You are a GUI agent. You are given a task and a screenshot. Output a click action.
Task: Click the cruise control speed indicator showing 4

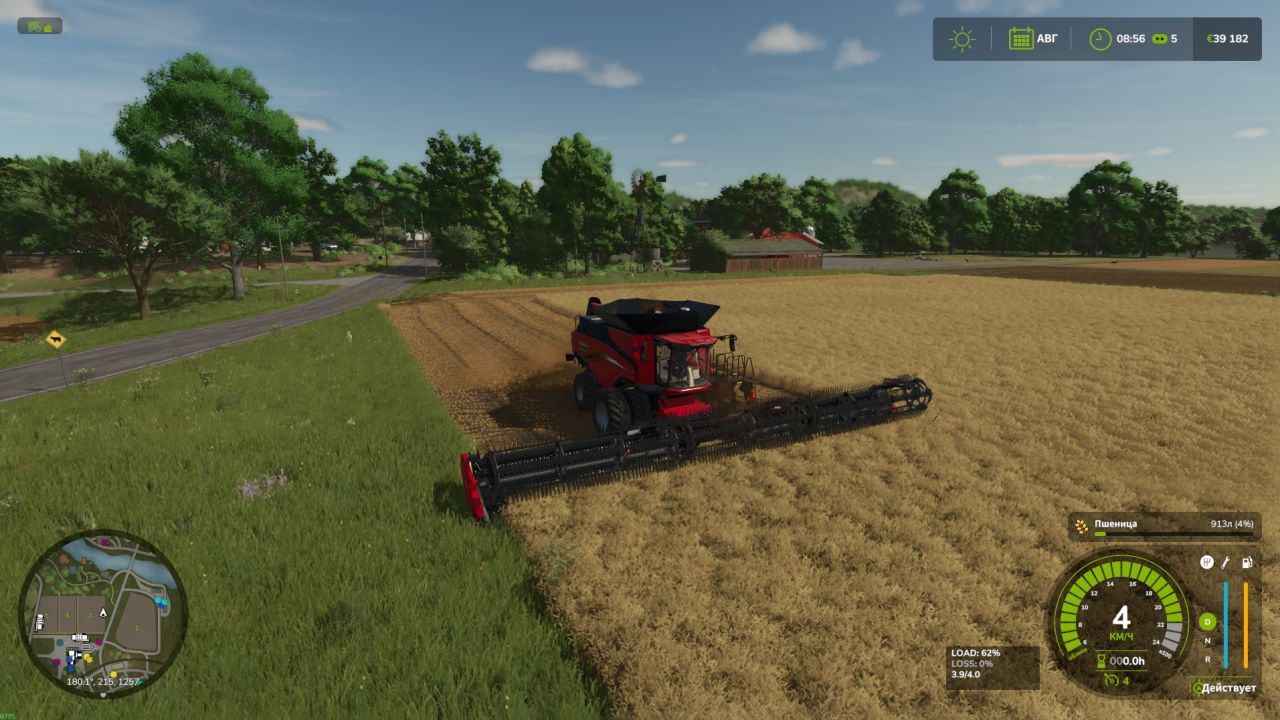point(1115,679)
